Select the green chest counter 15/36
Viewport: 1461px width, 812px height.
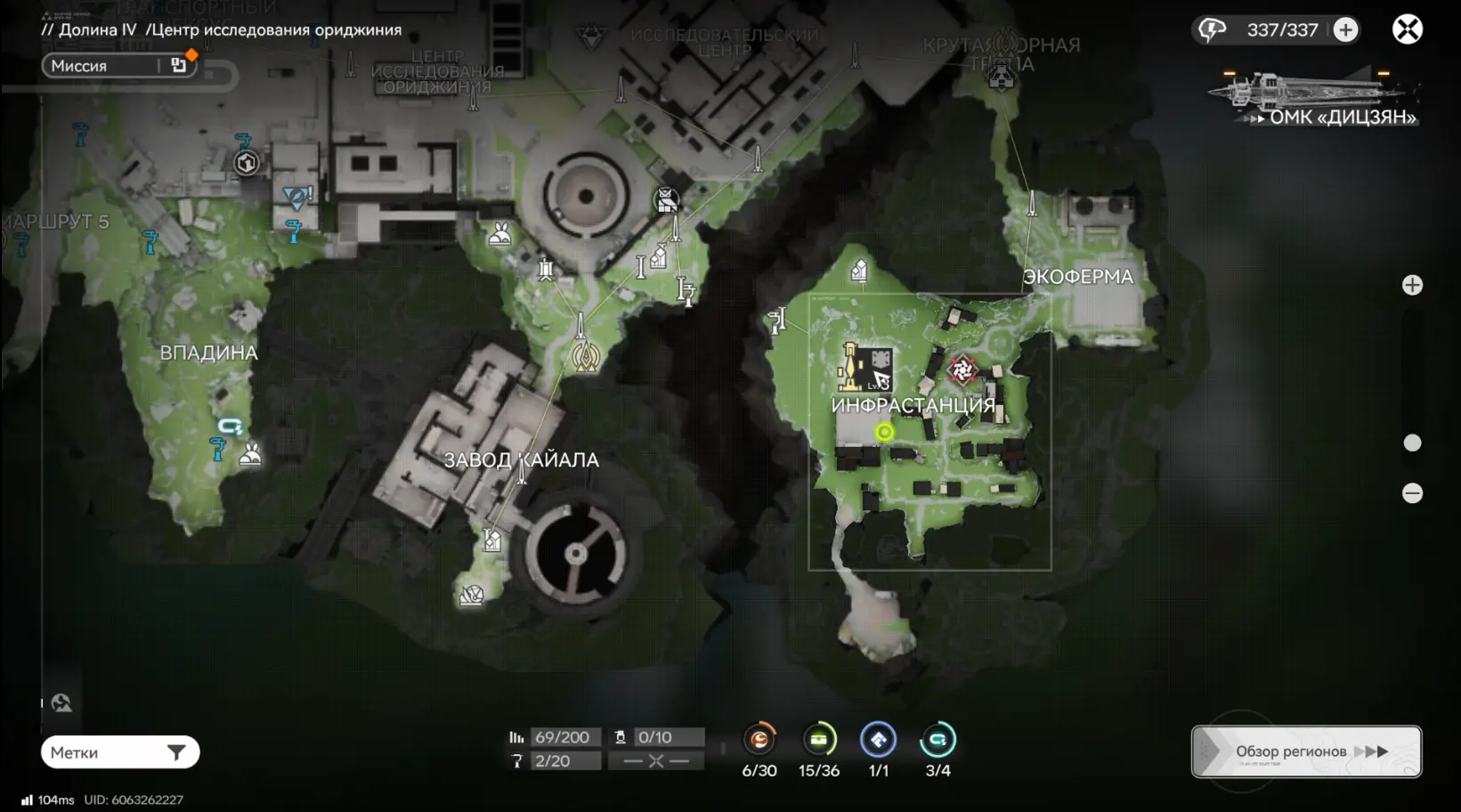pyautogui.click(x=819, y=740)
